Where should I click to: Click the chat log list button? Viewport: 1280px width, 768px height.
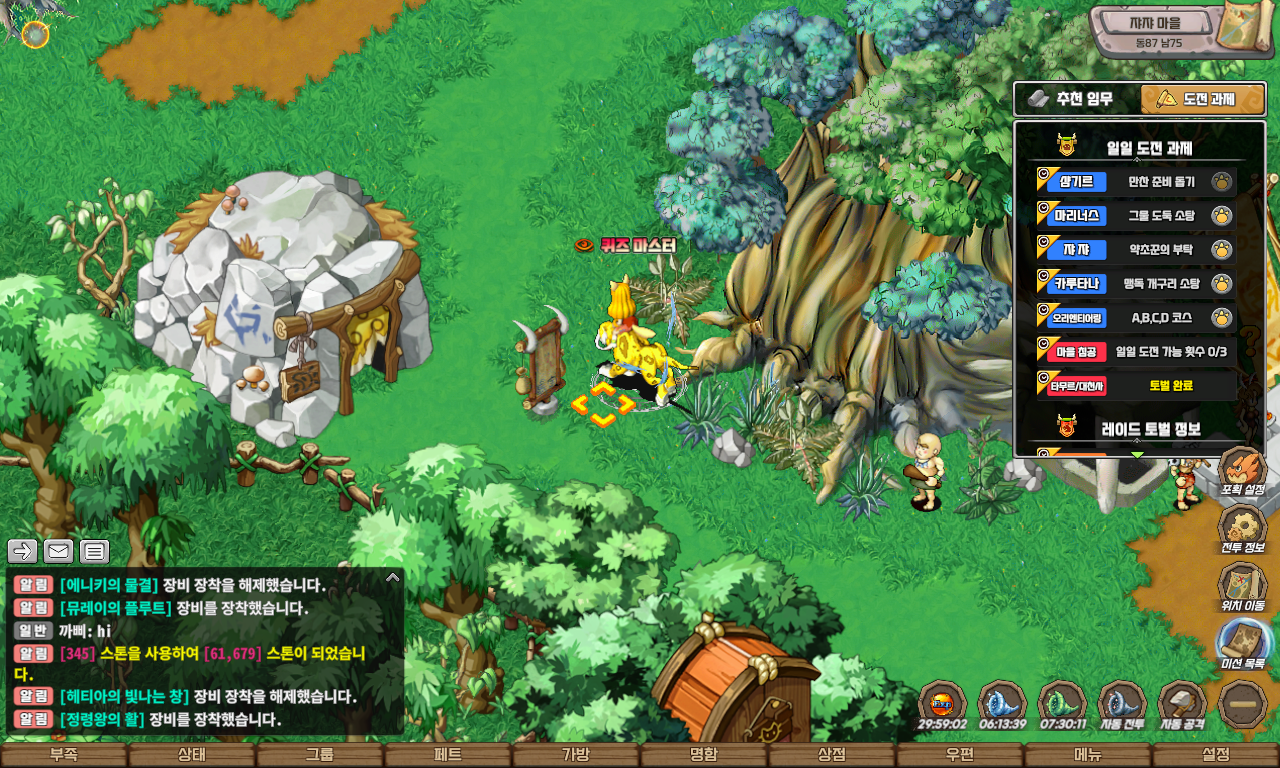coord(94,551)
